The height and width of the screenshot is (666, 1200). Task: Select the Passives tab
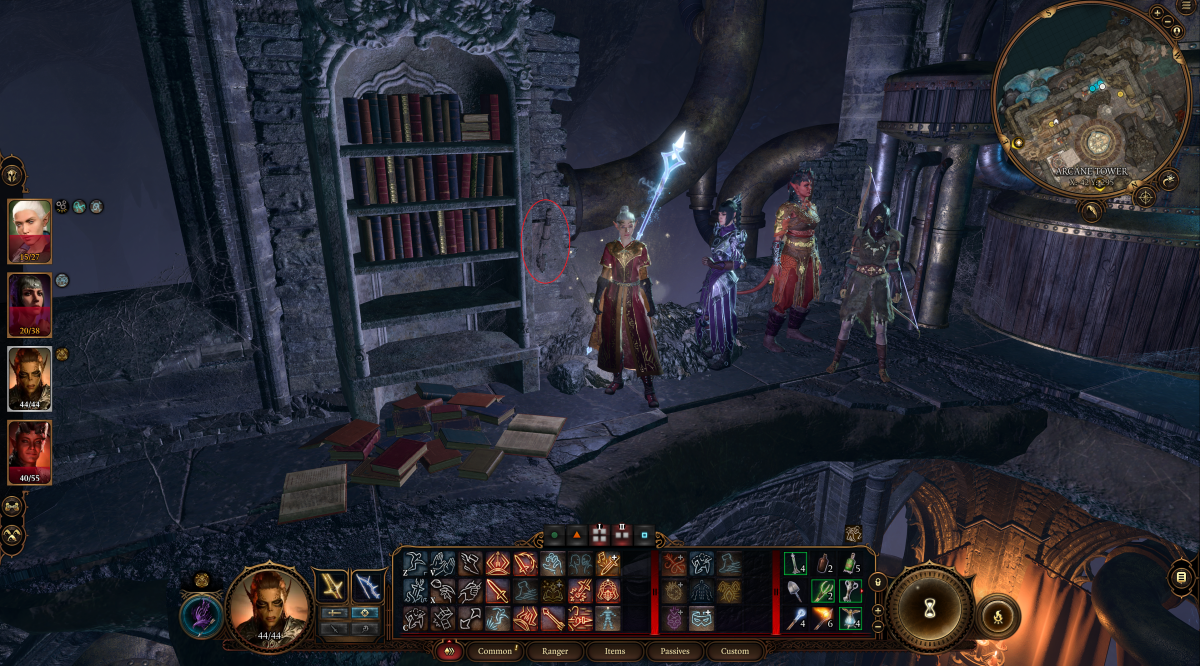674,651
